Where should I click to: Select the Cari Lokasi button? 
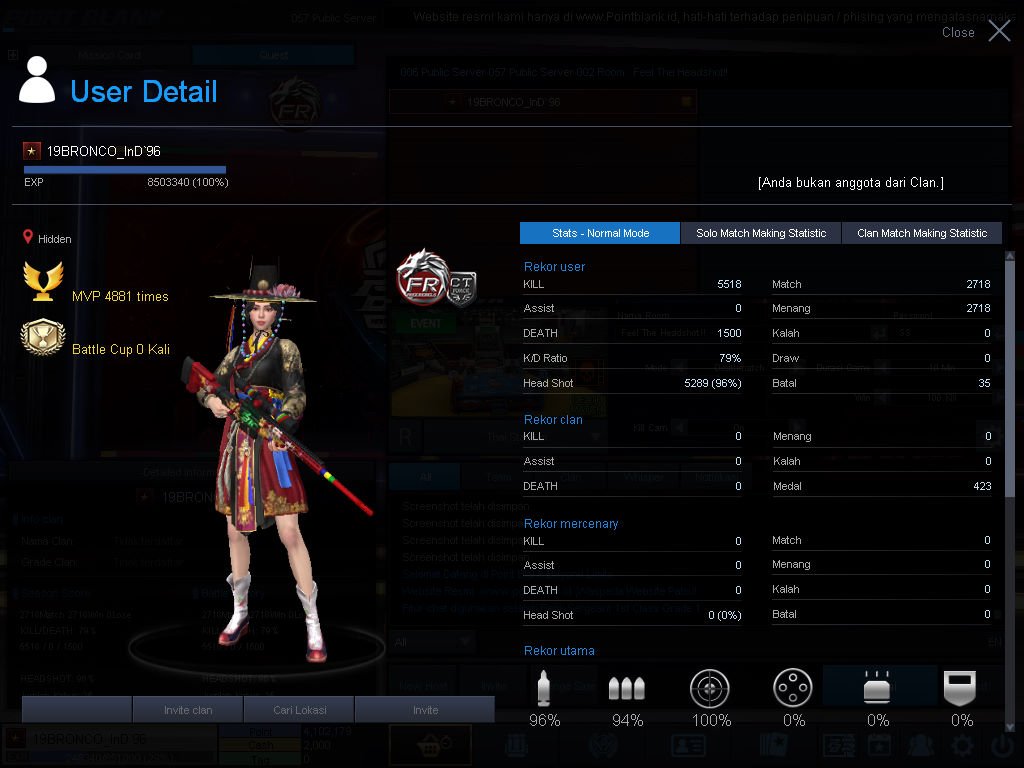(x=299, y=710)
